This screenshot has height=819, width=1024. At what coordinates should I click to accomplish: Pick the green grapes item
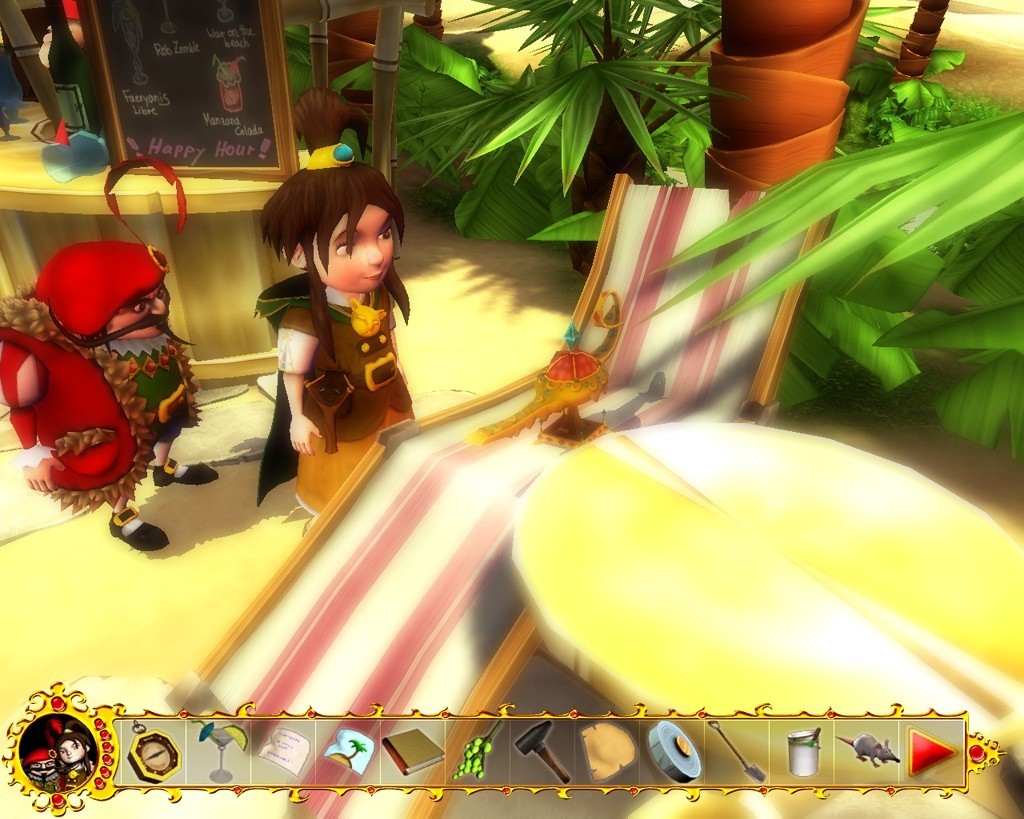476,751
